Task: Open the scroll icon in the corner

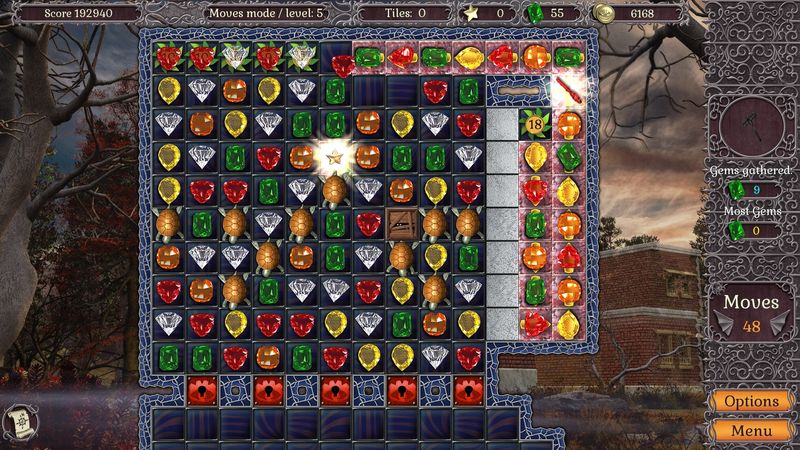Action: pyautogui.click(x=21, y=418)
